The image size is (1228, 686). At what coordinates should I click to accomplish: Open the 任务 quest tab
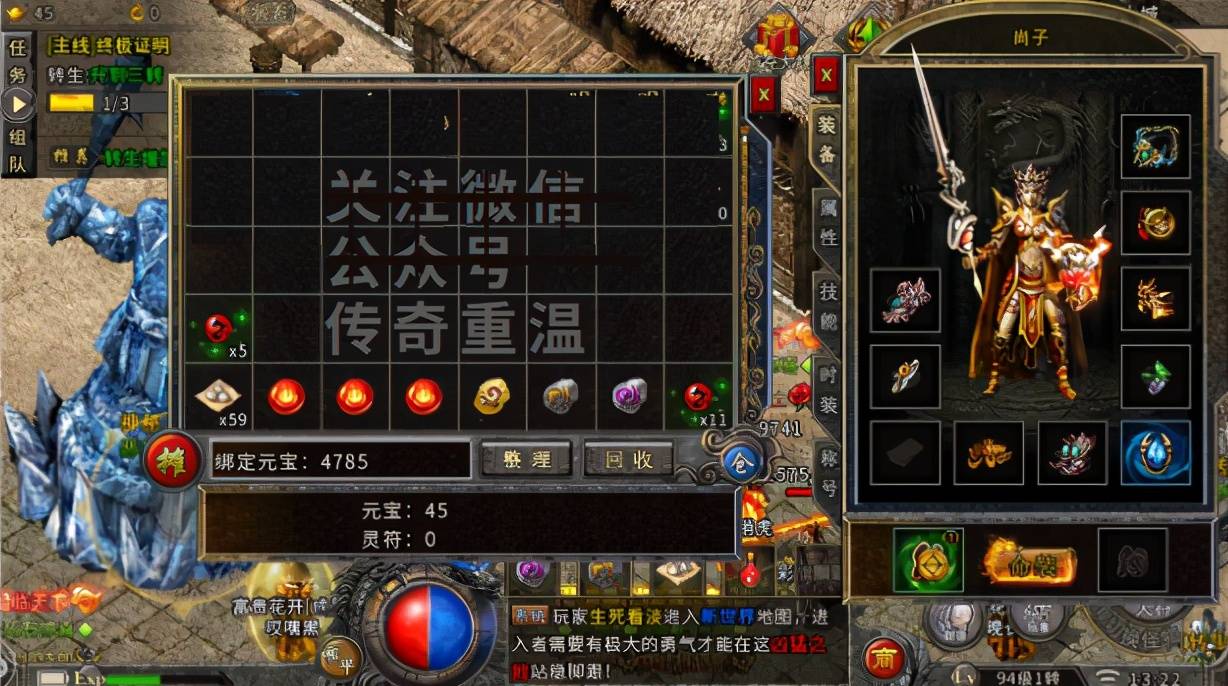tap(18, 61)
